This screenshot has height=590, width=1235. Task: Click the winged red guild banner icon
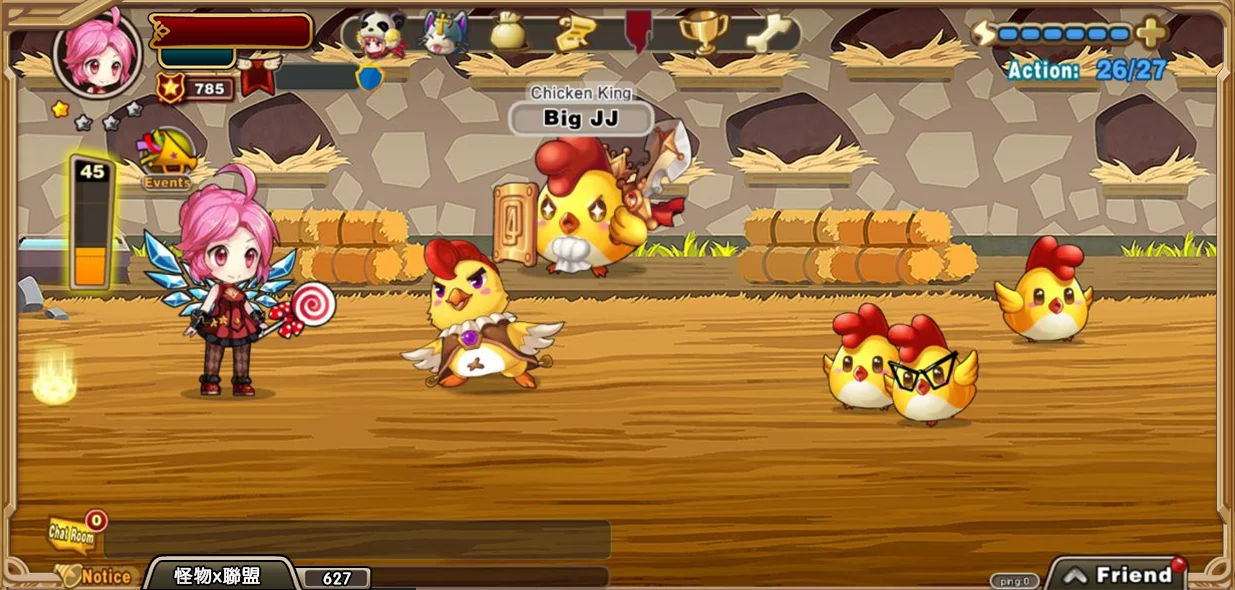pos(258,77)
